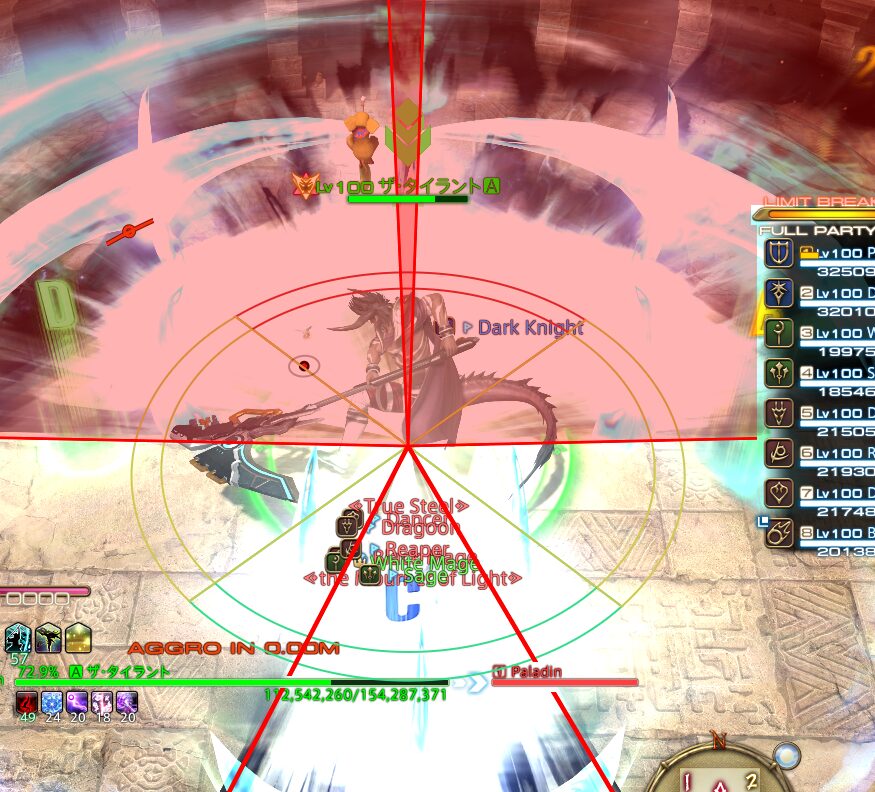Click the boss's red debuff icon showing 49
875x792 pixels.
[x=26, y=703]
